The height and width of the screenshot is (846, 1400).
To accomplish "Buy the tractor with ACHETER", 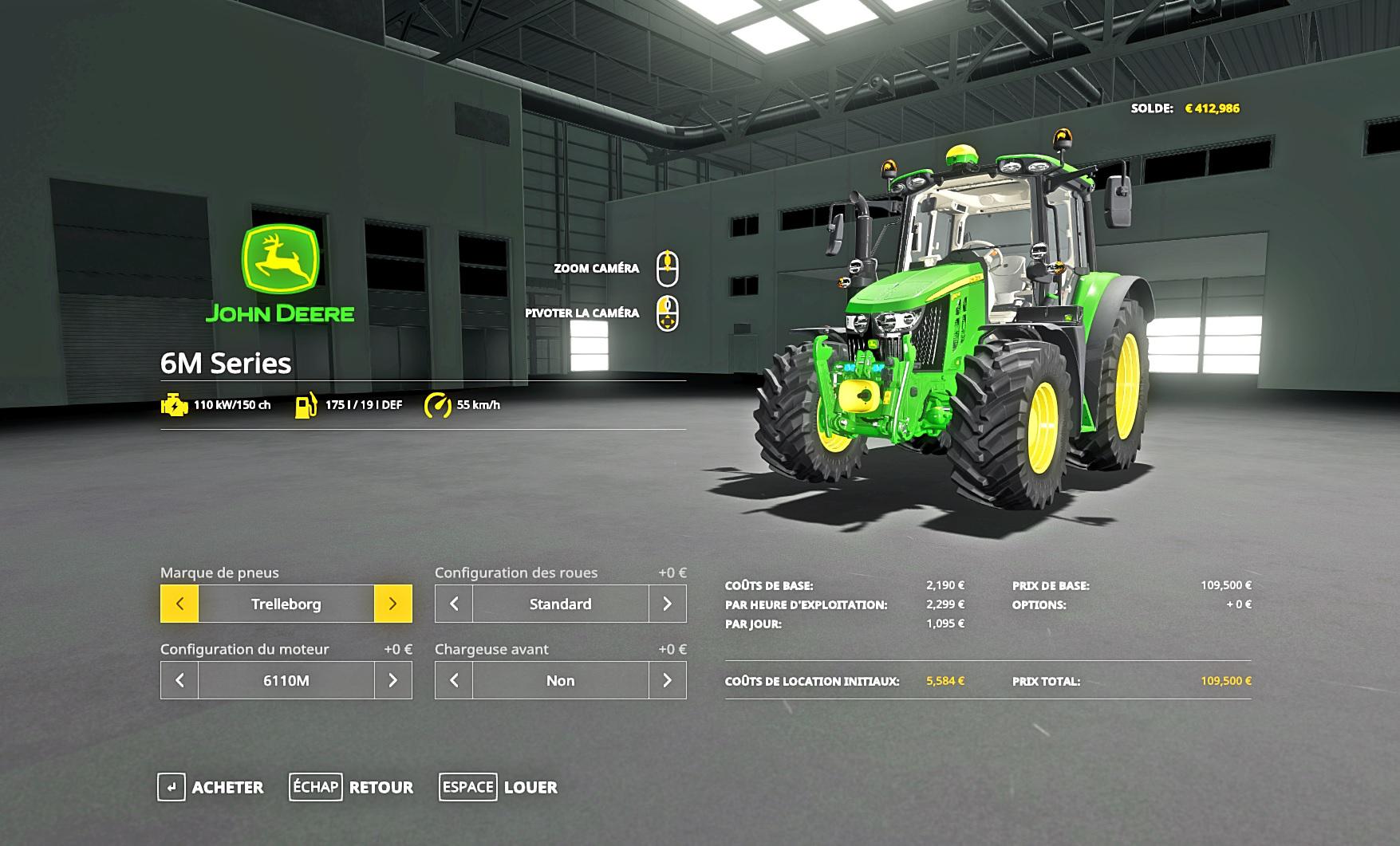I will 211,787.
